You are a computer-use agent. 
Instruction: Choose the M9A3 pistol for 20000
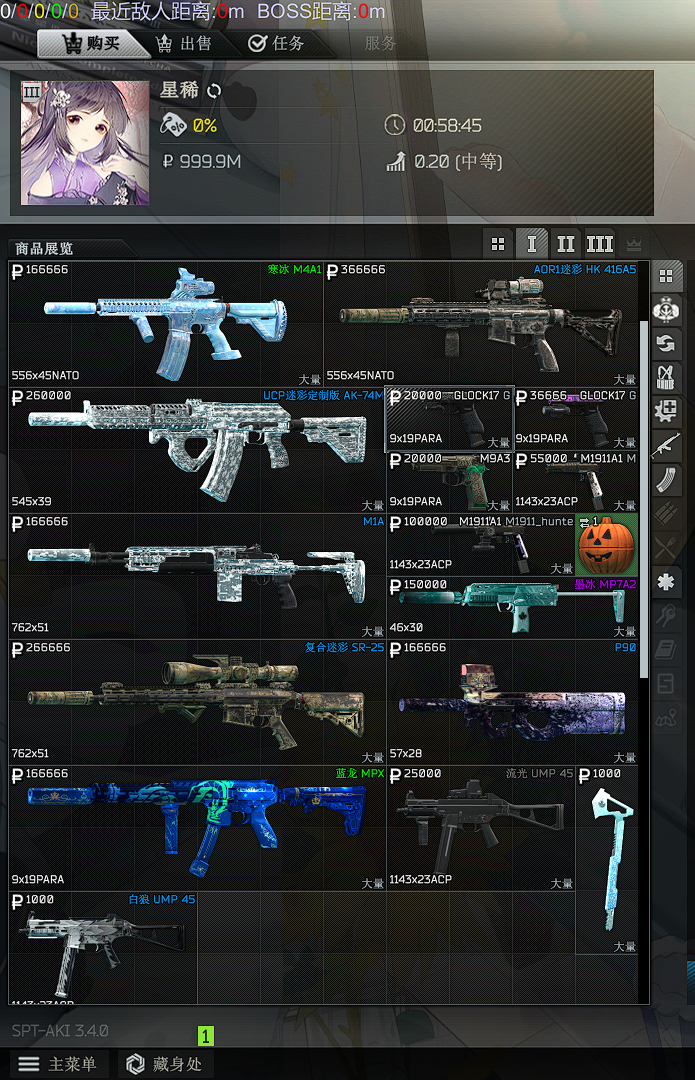[449, 481]
